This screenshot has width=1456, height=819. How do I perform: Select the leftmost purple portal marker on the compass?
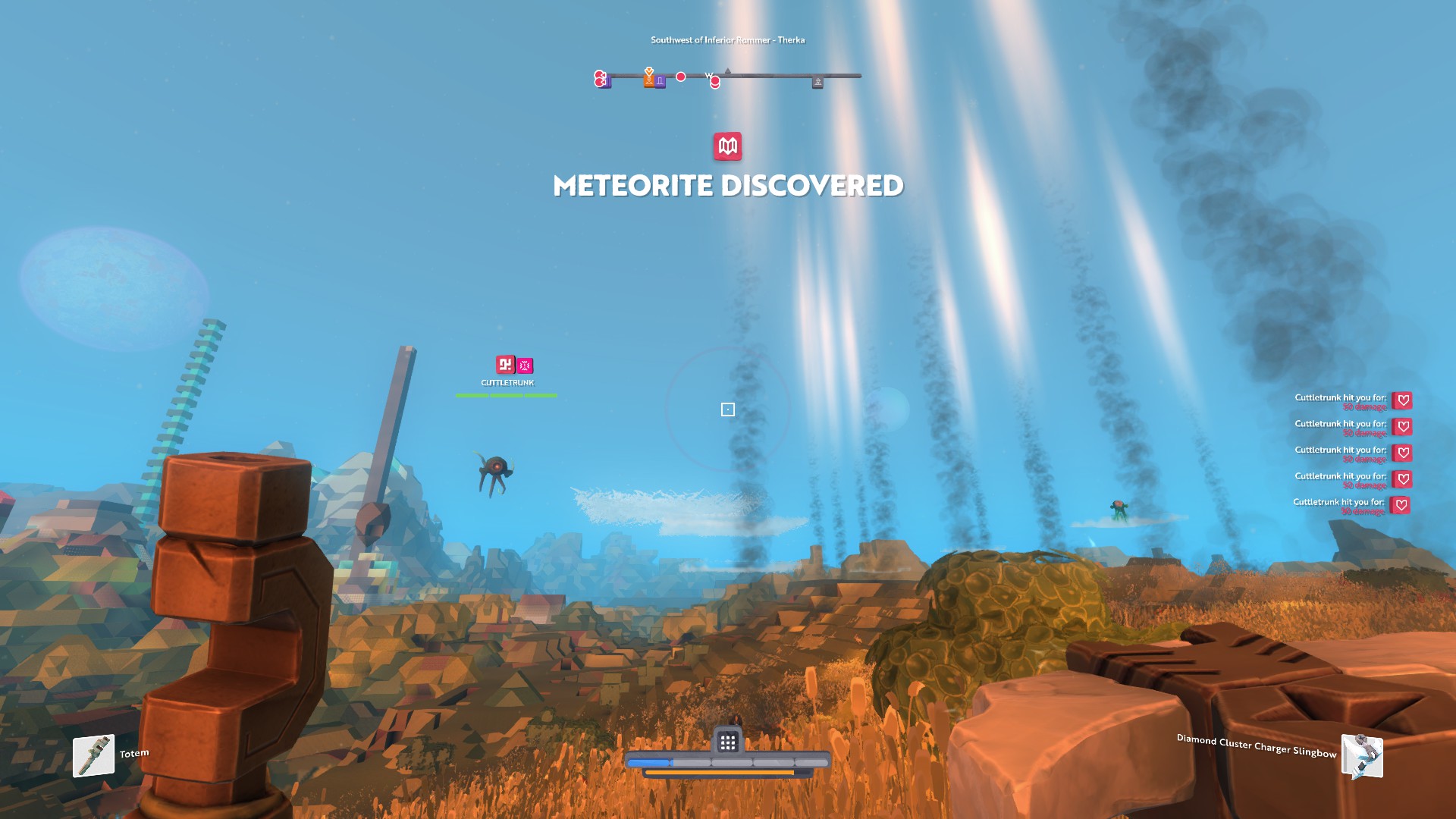tap(606, 80)
